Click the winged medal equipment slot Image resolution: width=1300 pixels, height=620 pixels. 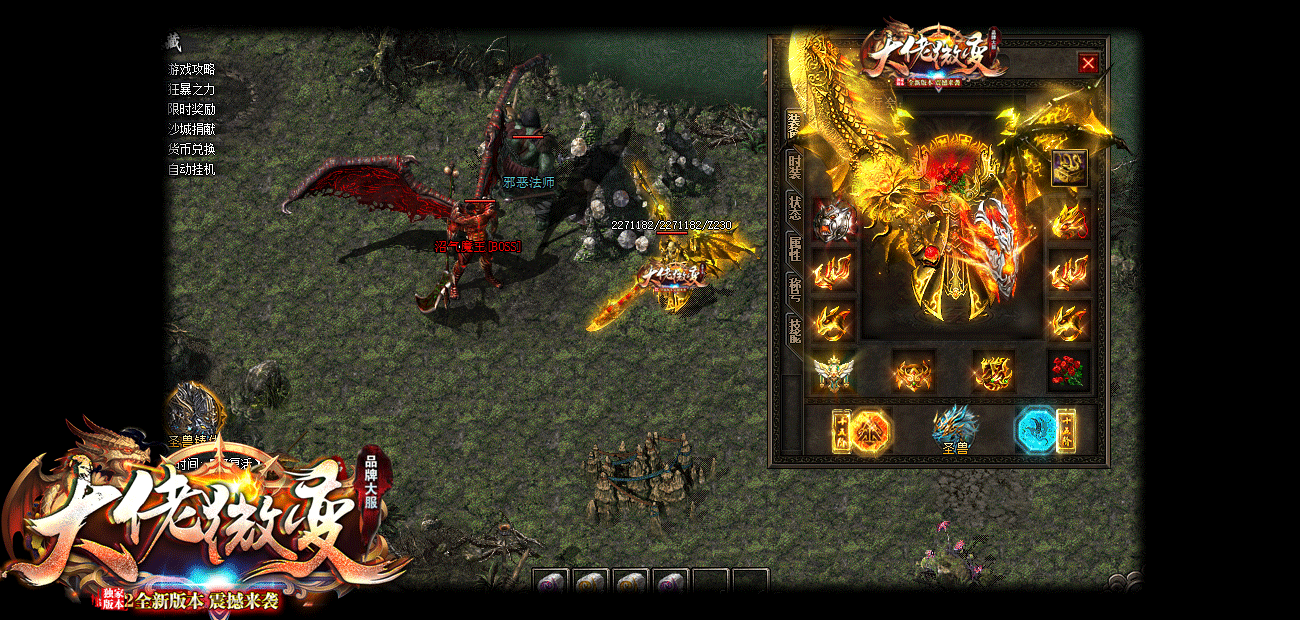(x=833, y=373)
